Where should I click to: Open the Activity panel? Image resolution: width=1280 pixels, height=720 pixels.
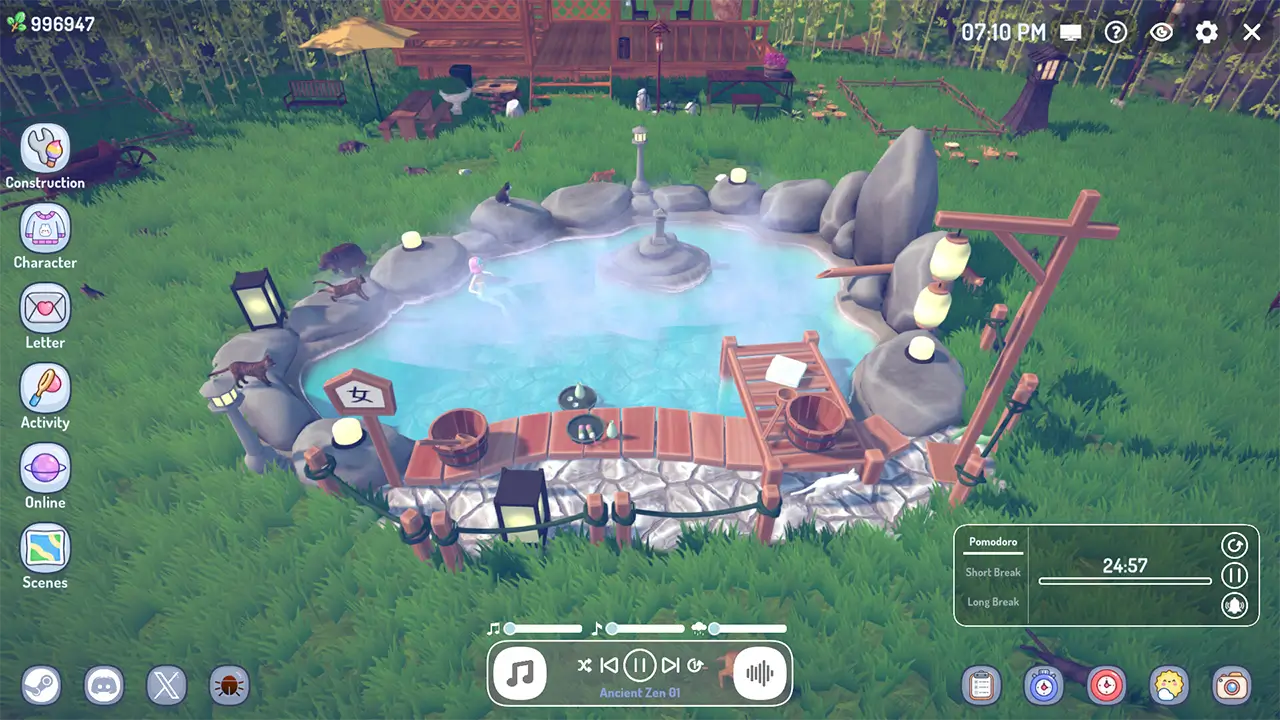[45, 388]
